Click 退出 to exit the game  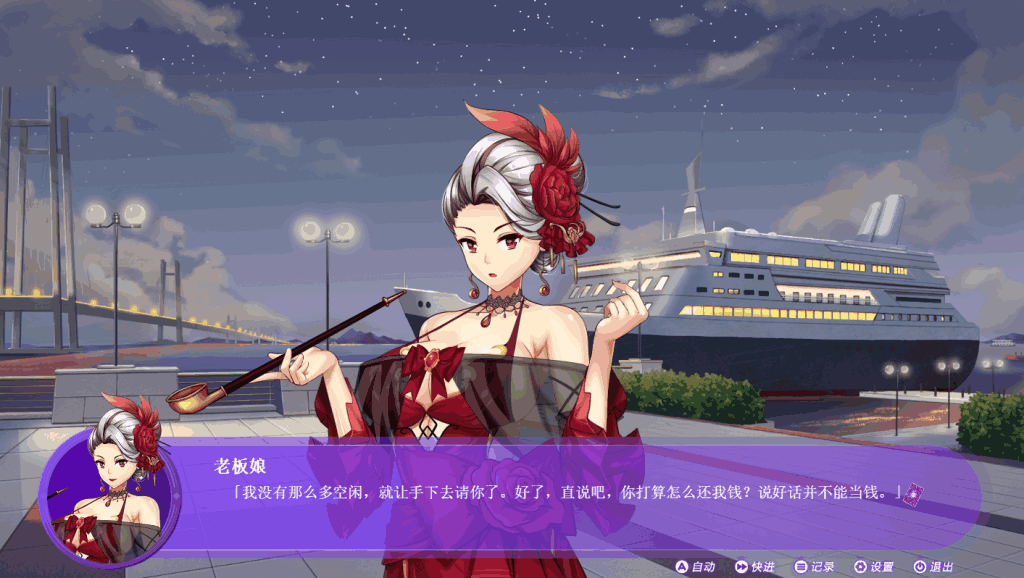933,567
